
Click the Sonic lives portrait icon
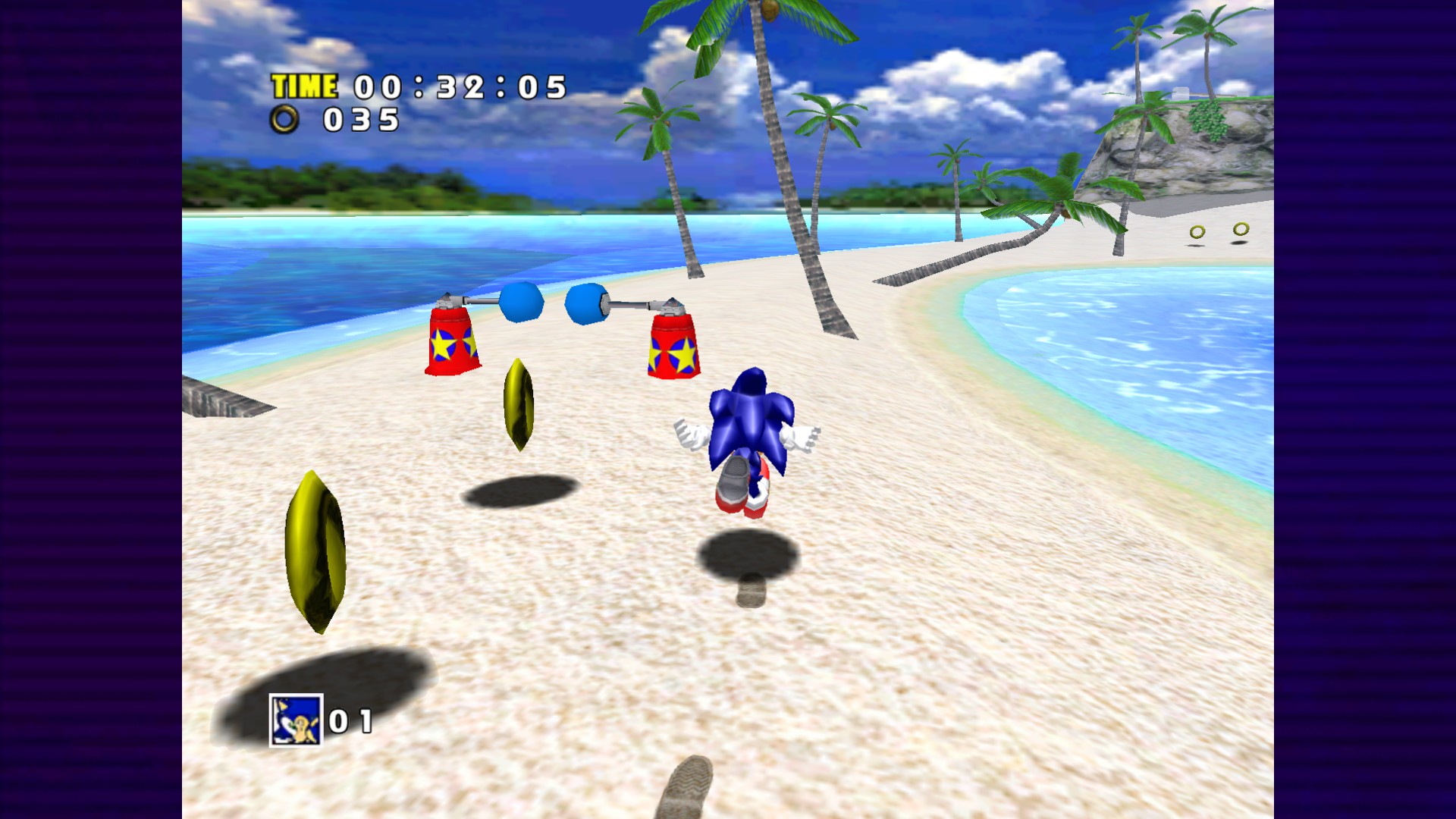(x=296, y=720)
